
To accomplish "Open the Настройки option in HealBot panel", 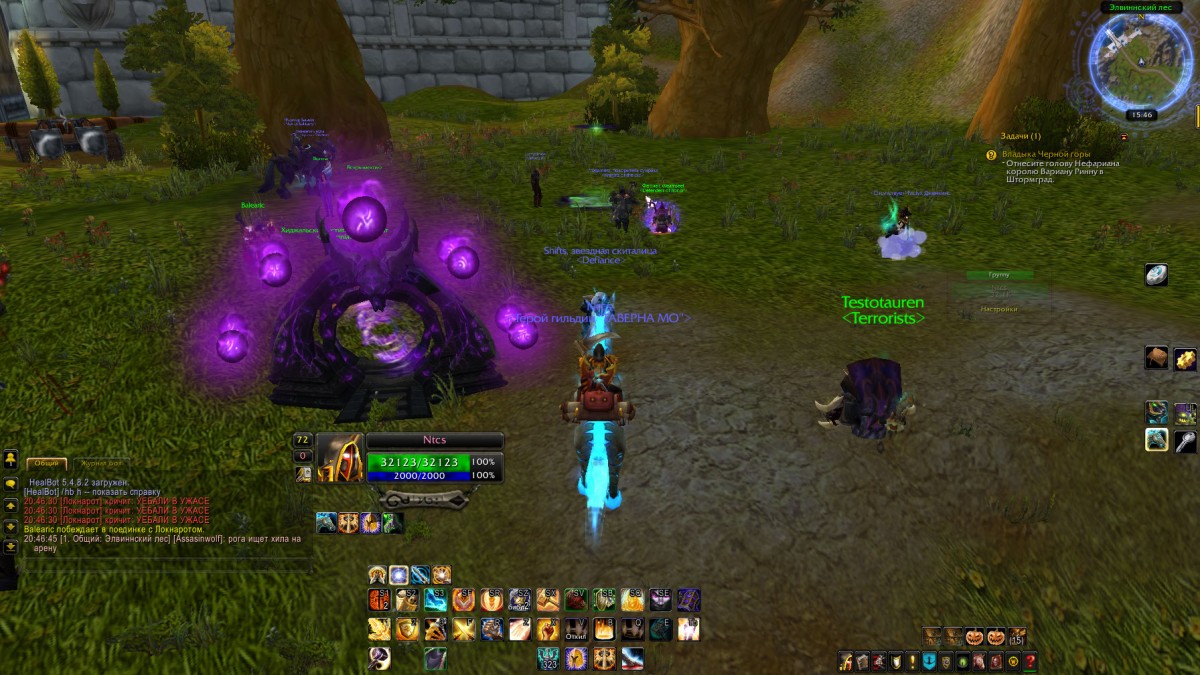I will [x=998, y=309].
